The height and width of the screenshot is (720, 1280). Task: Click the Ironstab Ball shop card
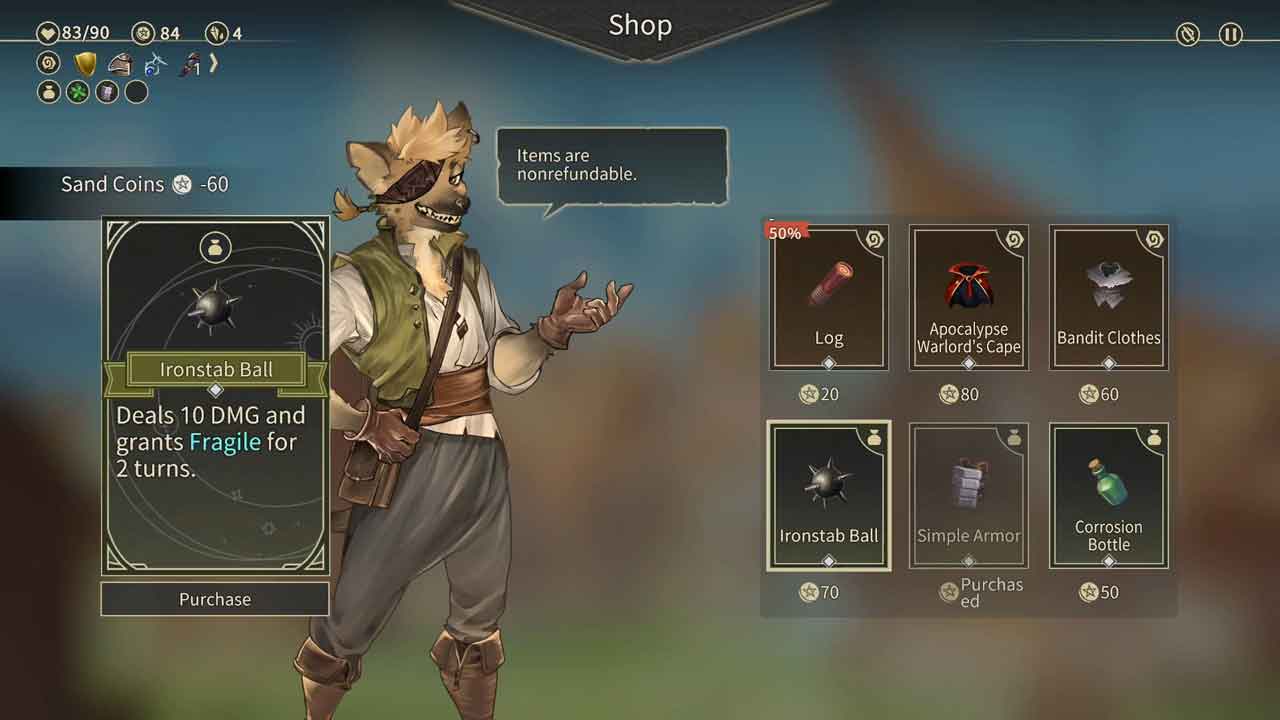[829, 496]
